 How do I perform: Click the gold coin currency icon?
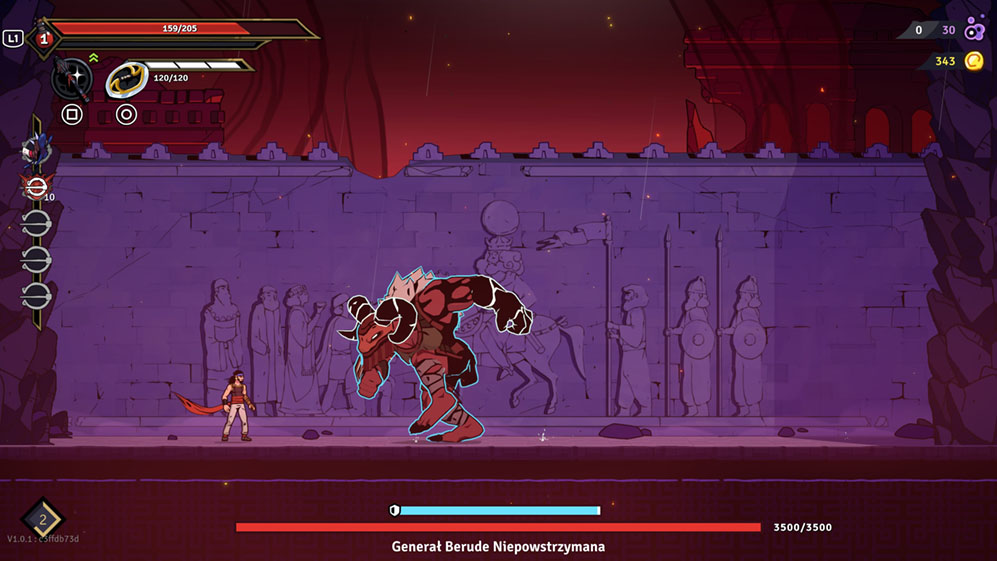(x=974, y=61)
